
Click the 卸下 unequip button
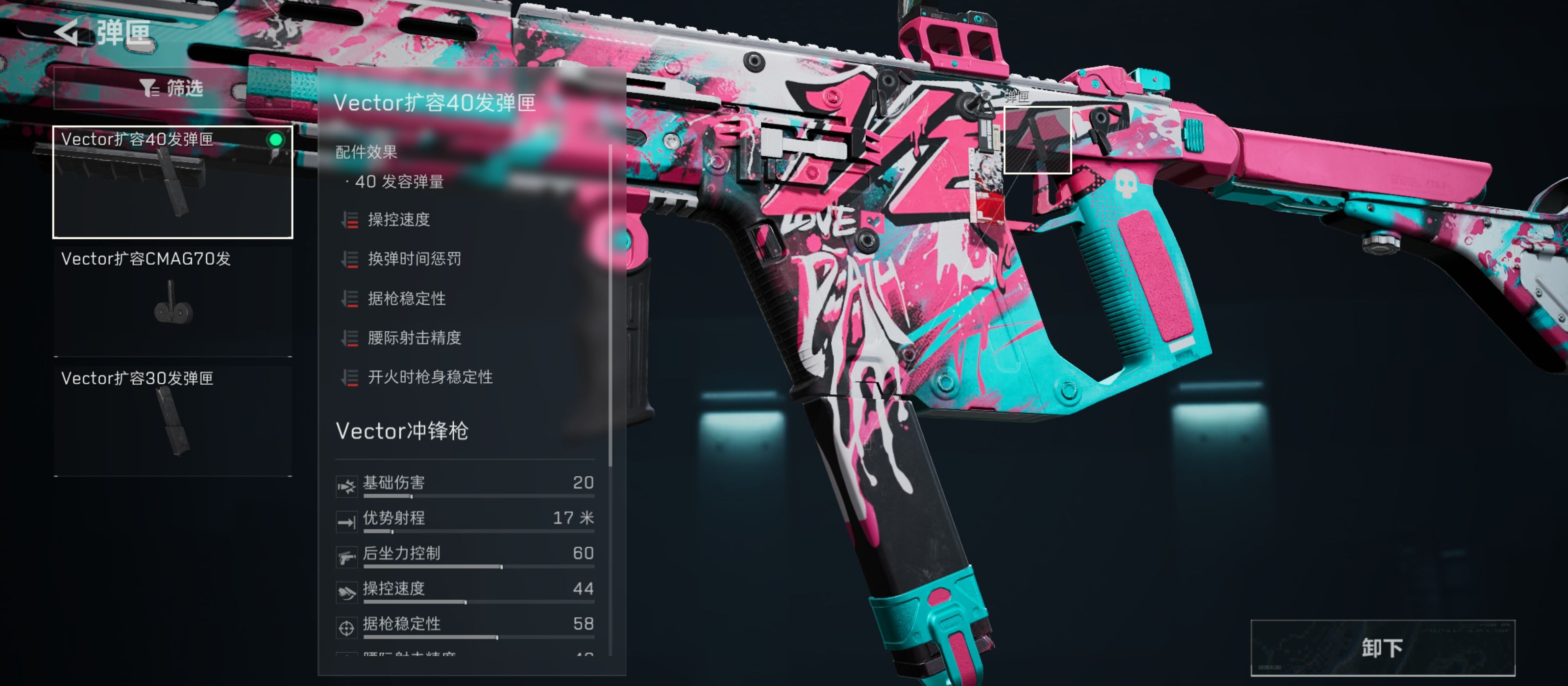click(1382, 648)
